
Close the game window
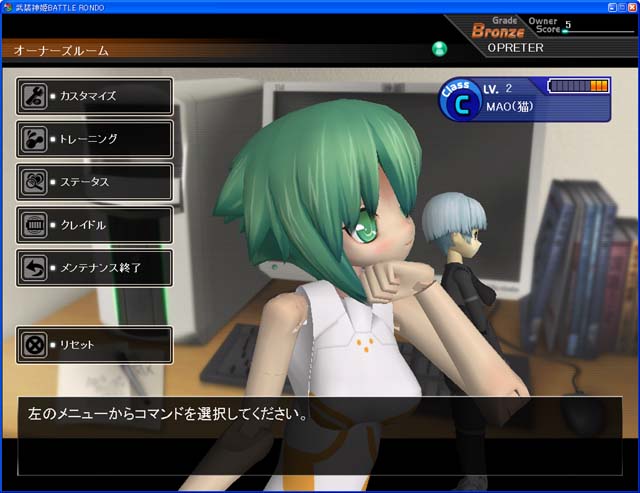[630, 6]
